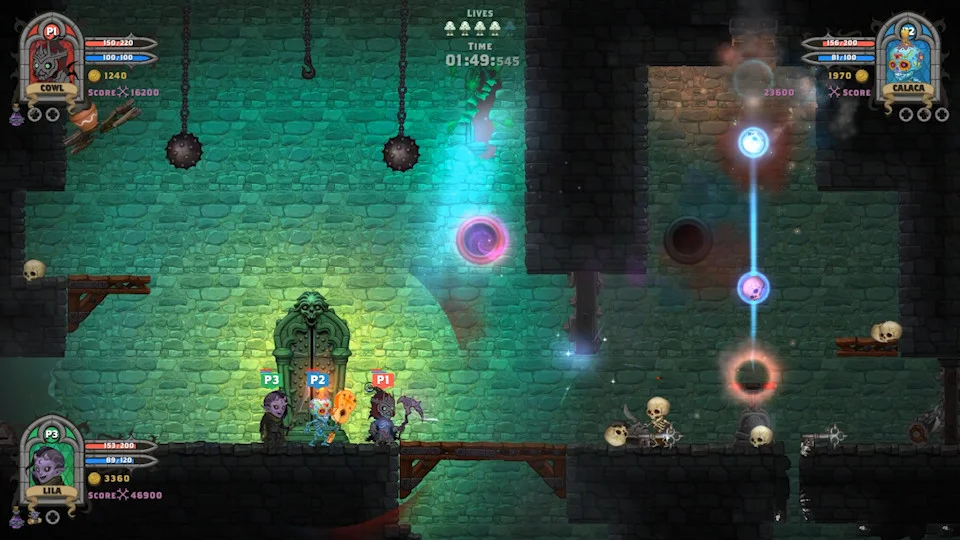This screenshot has height=540, width=960.
Task: Use the purple potion under Cowl's portrait
Action: pyautogui.click(x=17, y=117)
